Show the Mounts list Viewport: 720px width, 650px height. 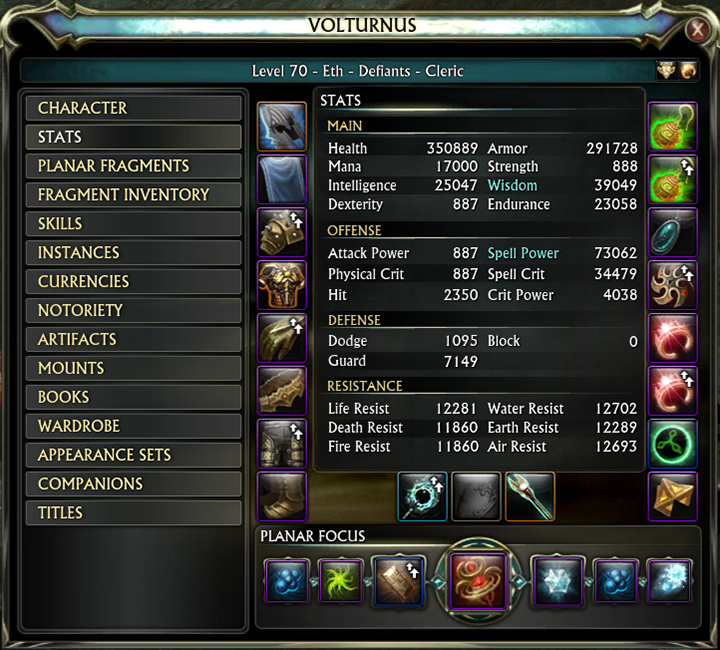coord(133,368)
